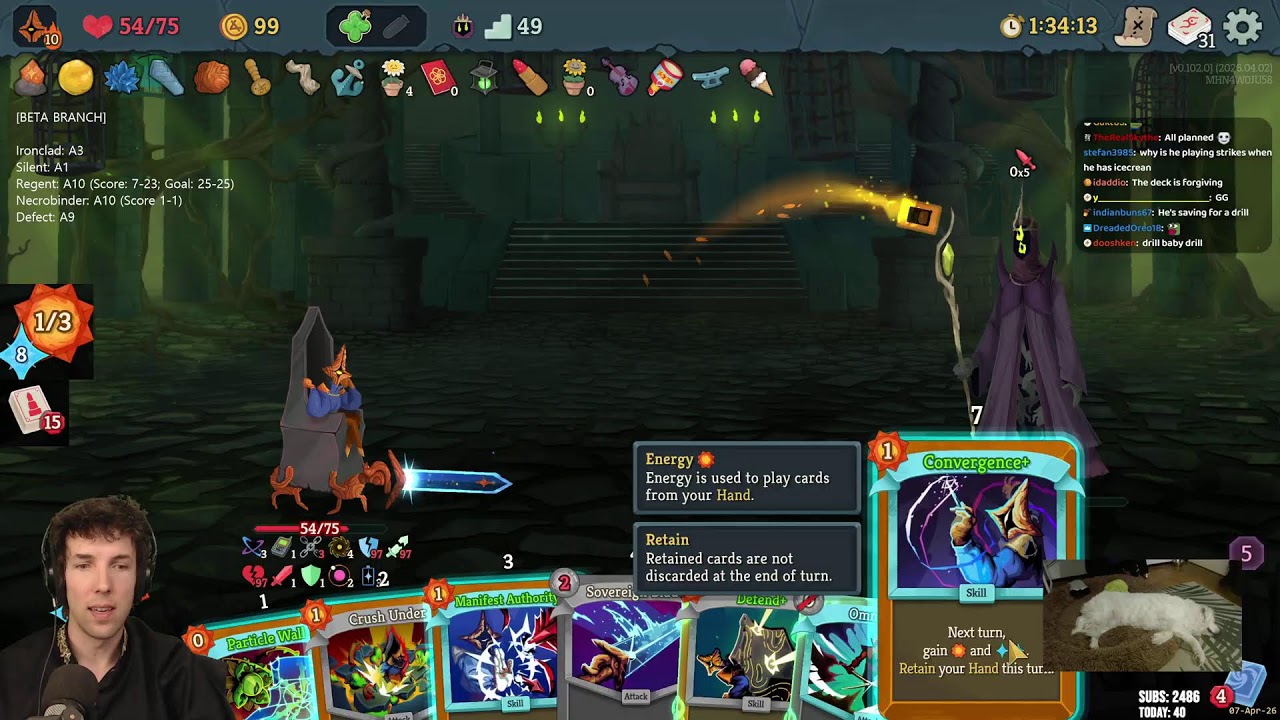Click dooshker's chat message in overlay
Image resolution: width=1280 pixels, height=720 pixels.
pos(1150,243)
